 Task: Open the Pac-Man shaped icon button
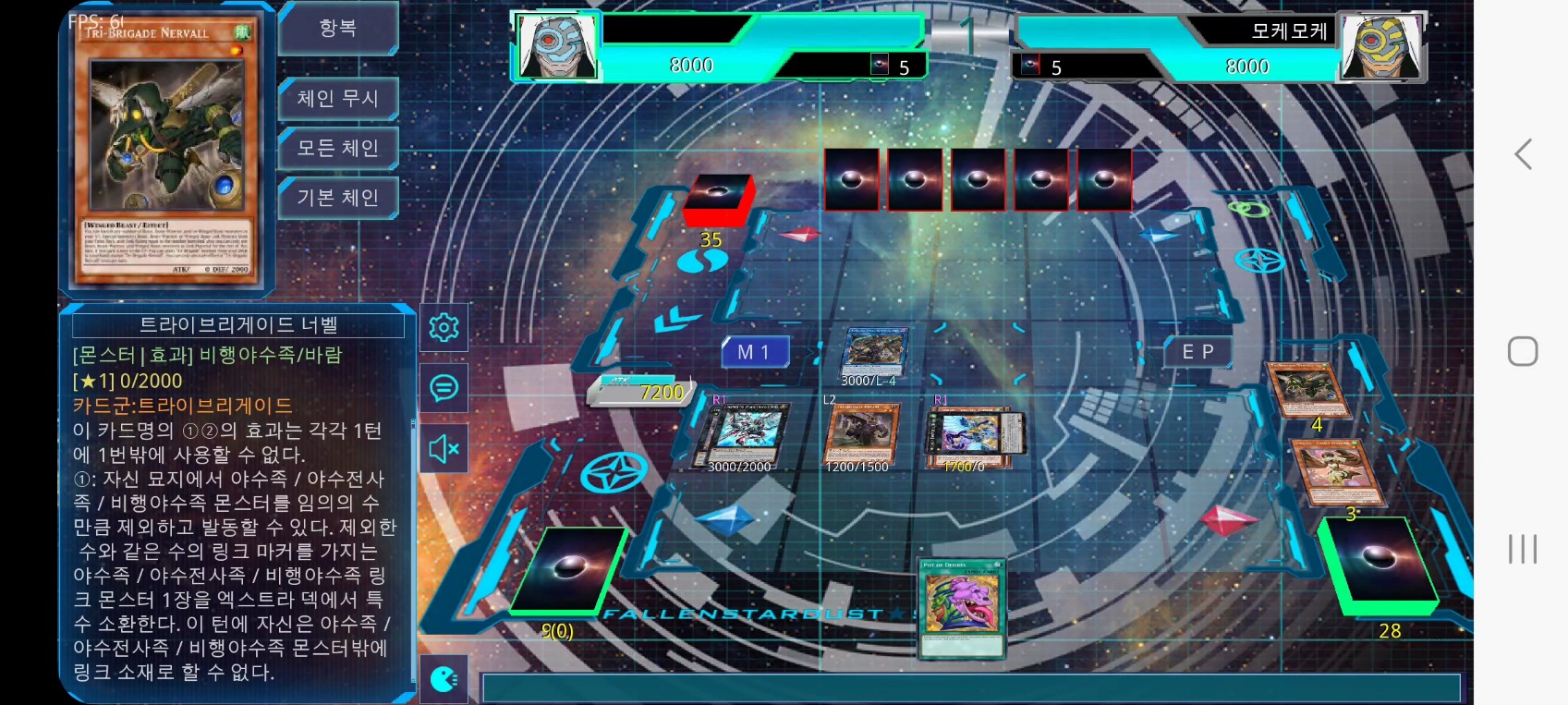coord(444,680)
